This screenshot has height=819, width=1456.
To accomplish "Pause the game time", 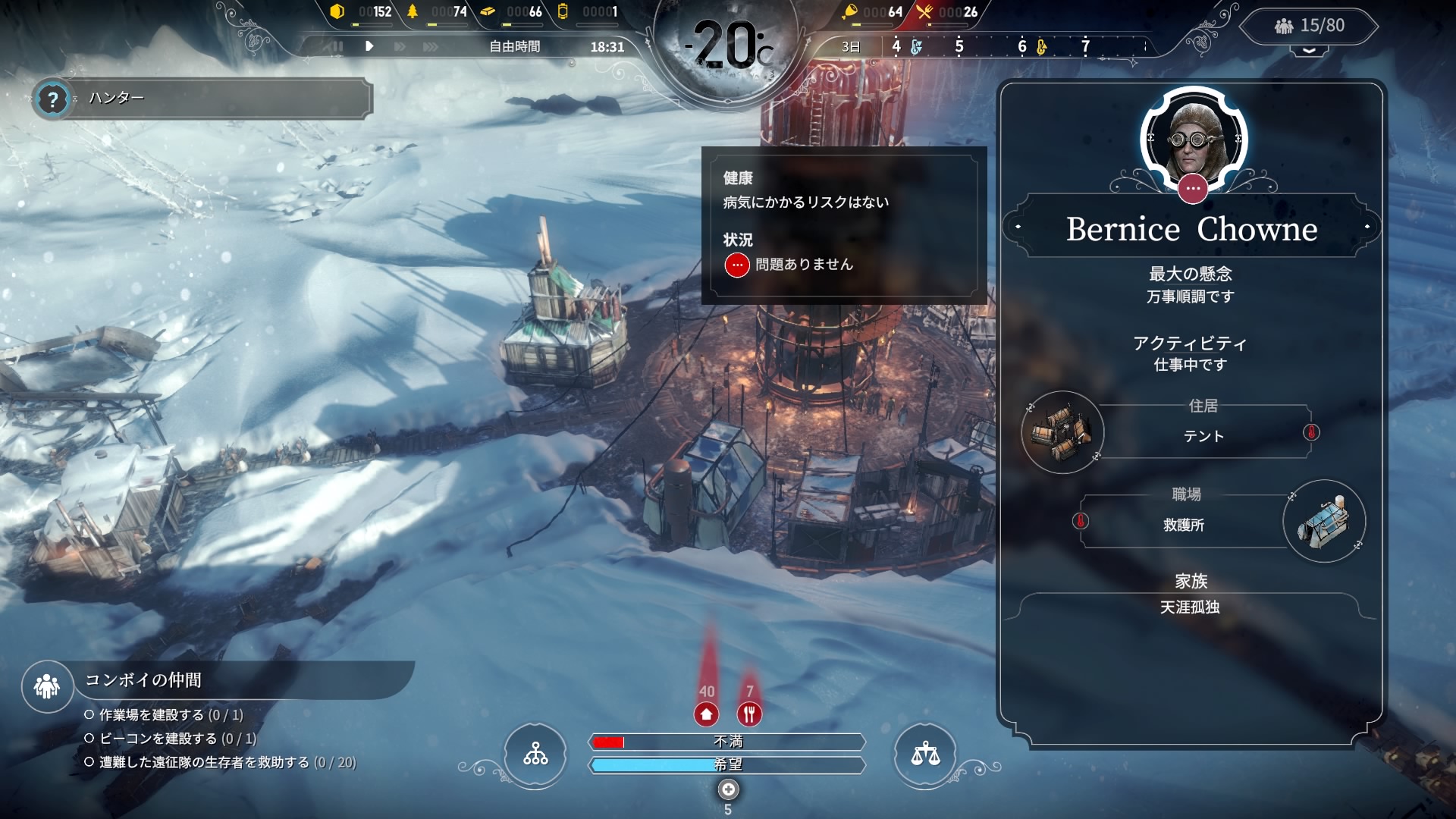I will tap(337, 46).
